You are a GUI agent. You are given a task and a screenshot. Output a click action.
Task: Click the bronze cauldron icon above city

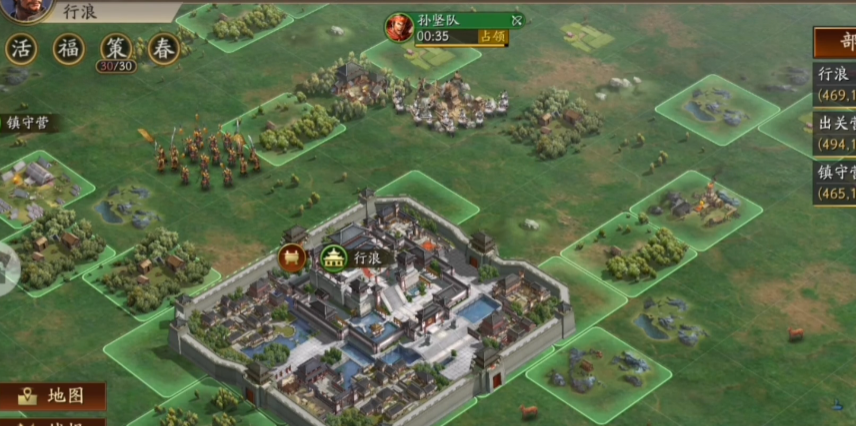tap(293, 258)
